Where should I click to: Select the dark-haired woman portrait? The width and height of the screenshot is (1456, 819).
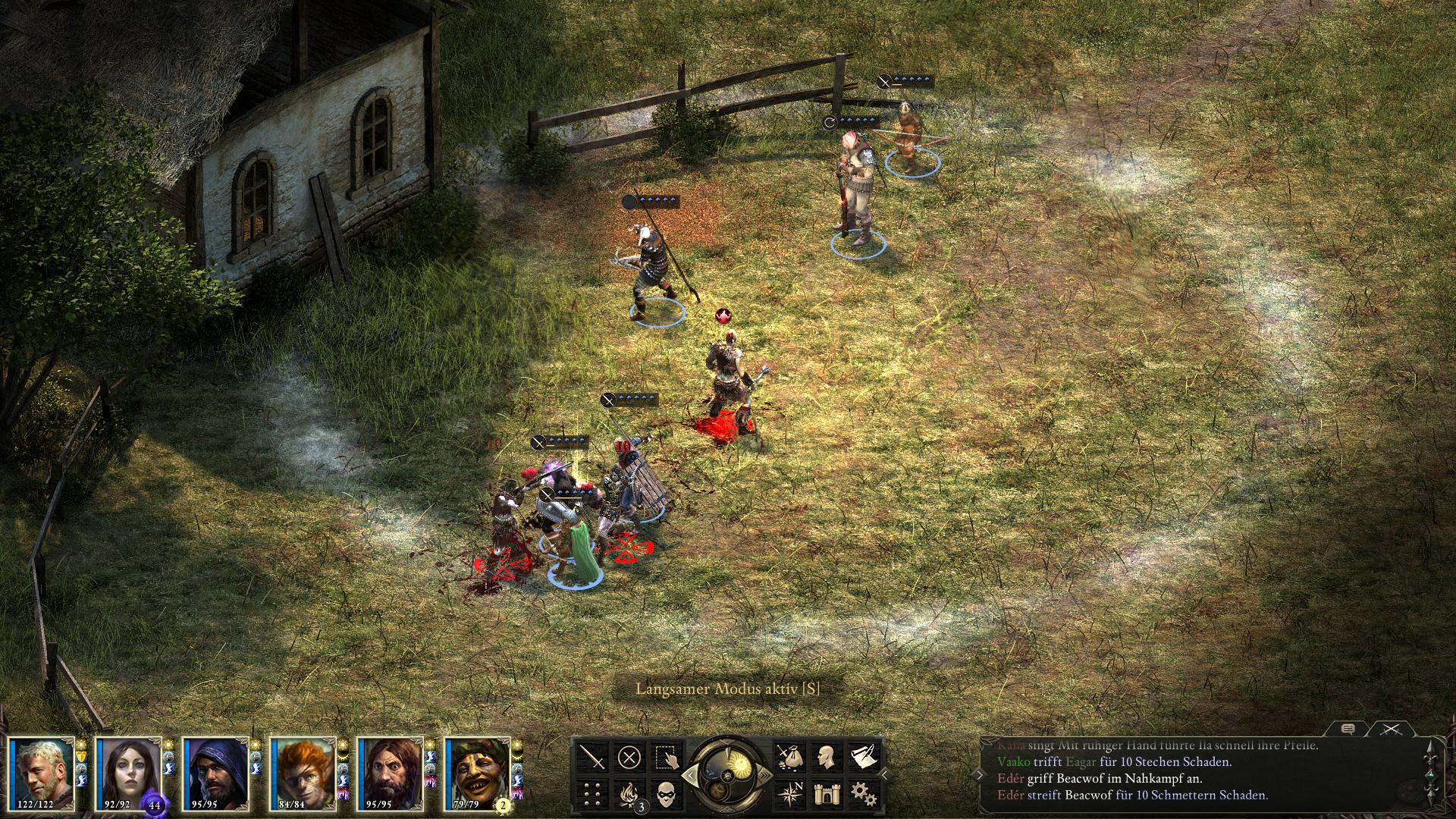tap(128, 773)
